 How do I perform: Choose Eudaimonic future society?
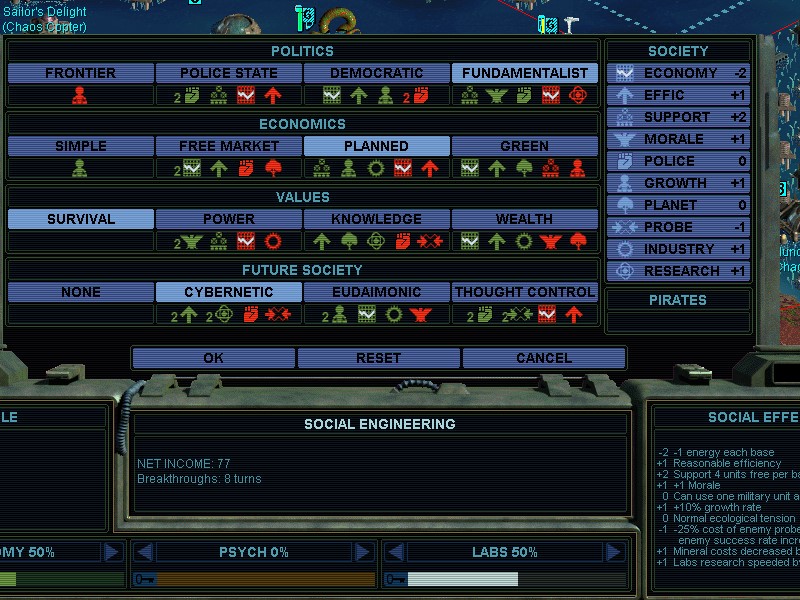tap(377, 292)
